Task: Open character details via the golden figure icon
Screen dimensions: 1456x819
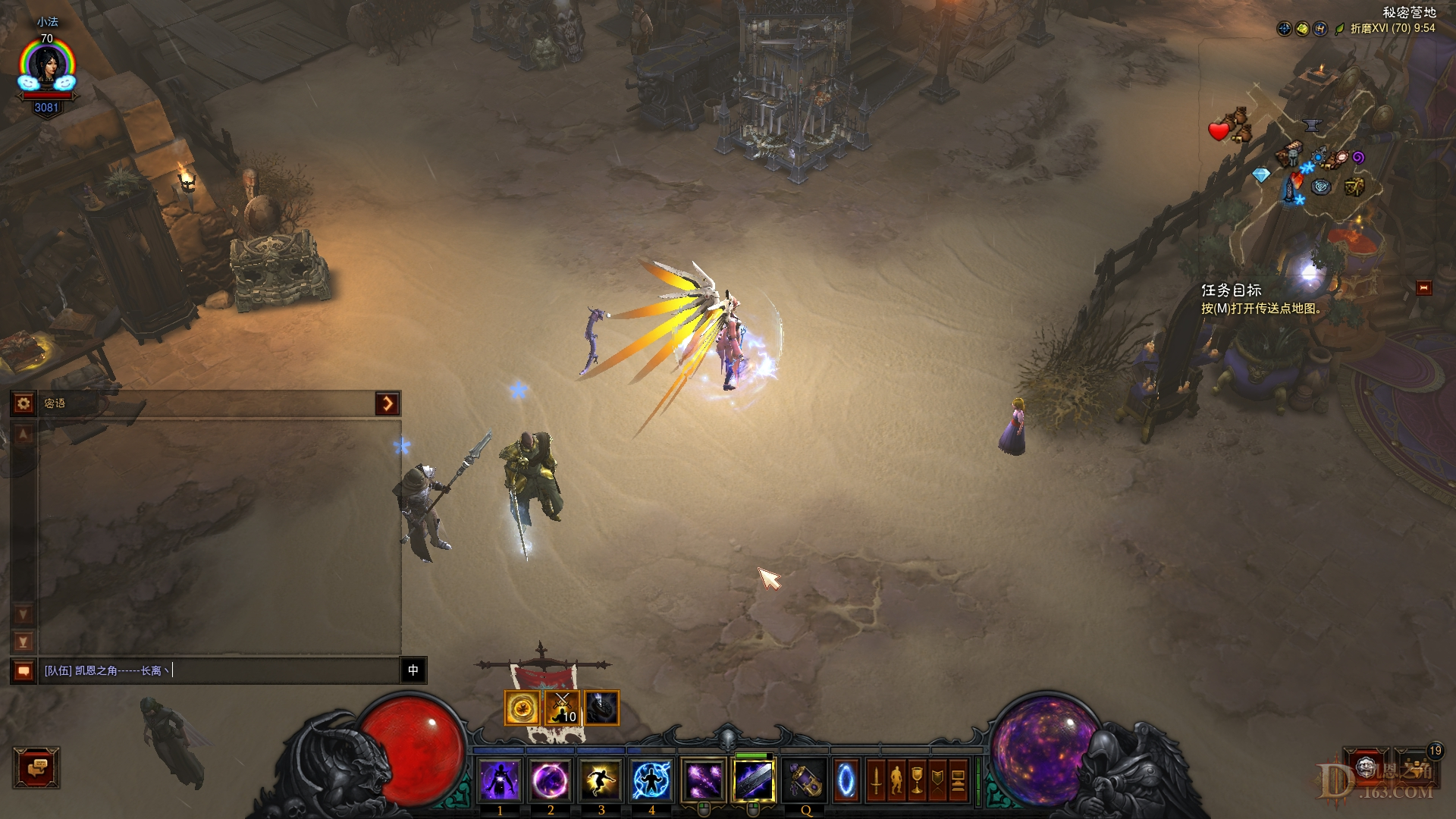Action: point(897,781)
